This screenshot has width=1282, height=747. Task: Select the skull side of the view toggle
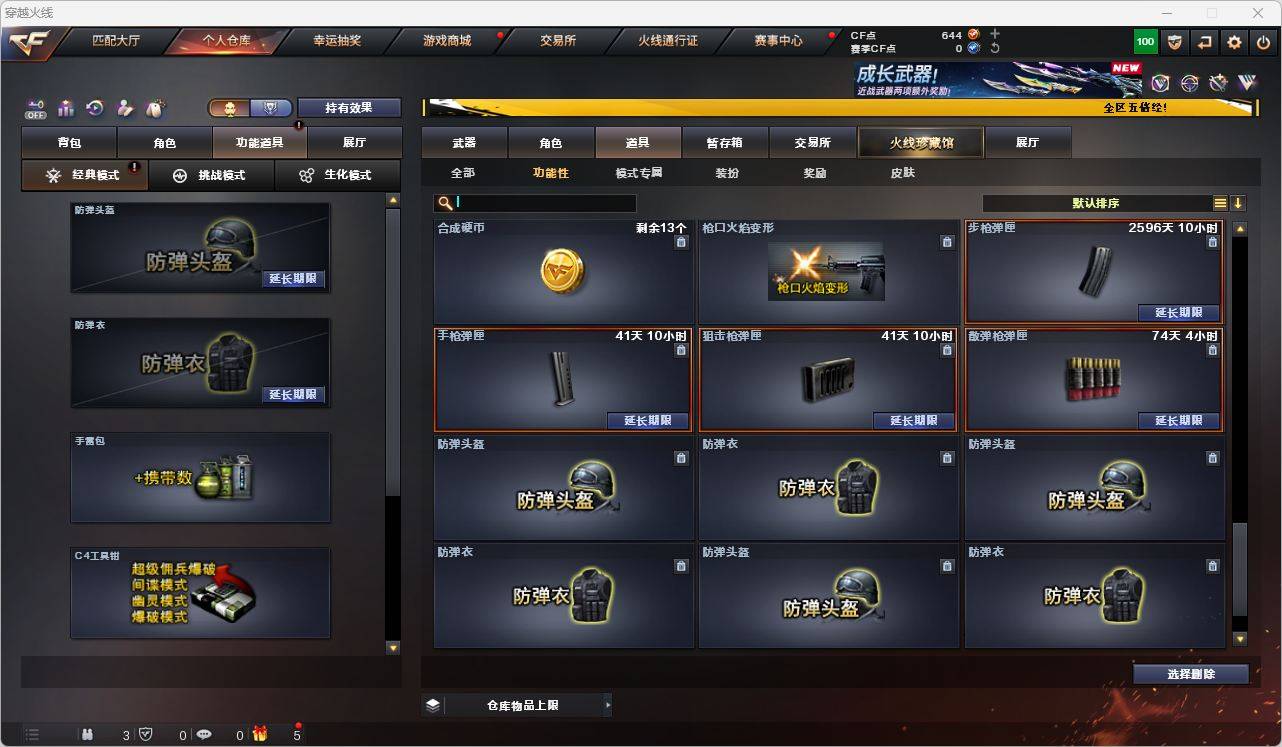click(x=230, y=106)
